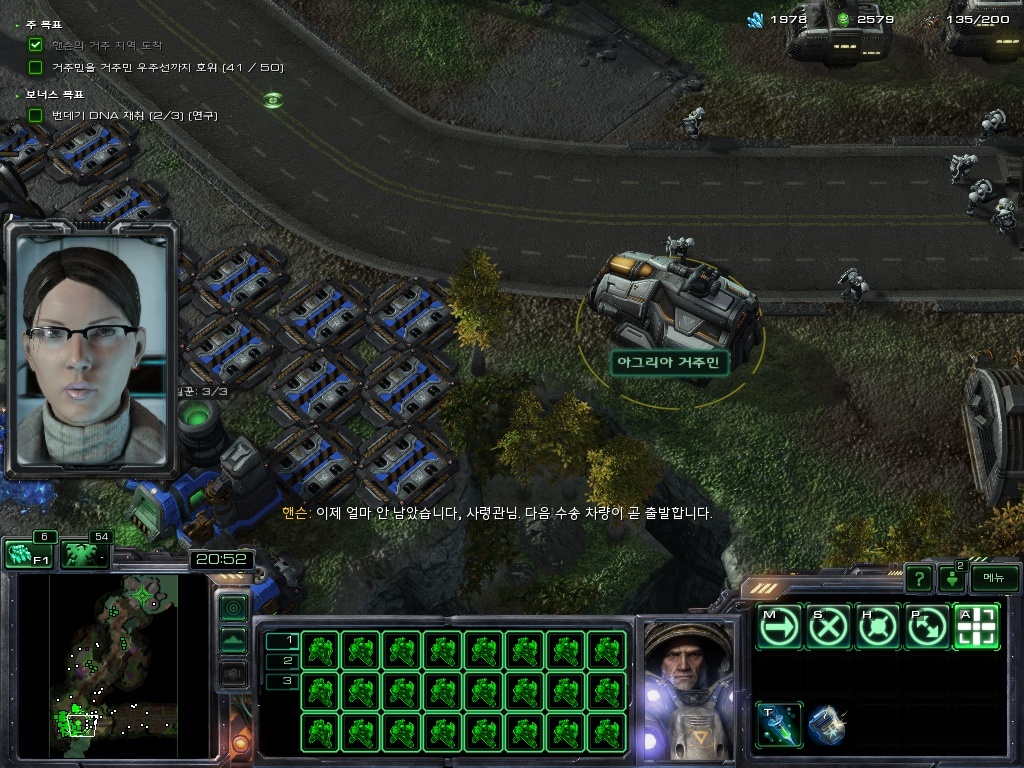Open the question mark help button

918,578
